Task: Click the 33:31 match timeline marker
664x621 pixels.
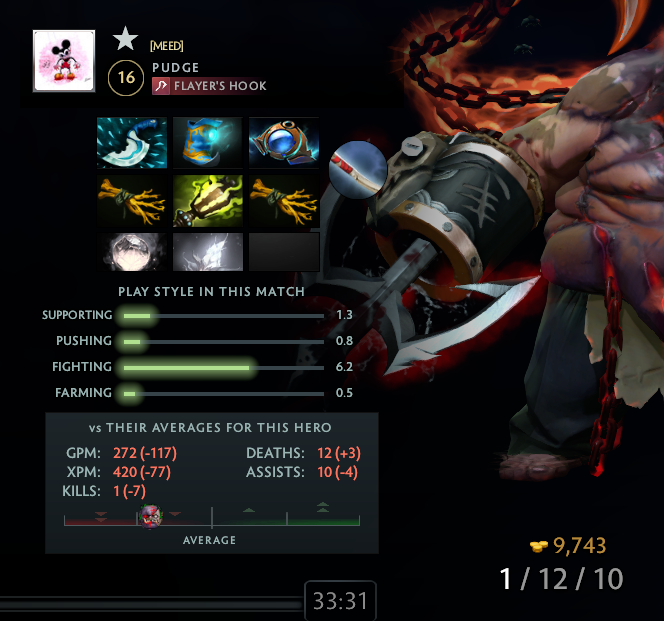Action: coord(340,602)
